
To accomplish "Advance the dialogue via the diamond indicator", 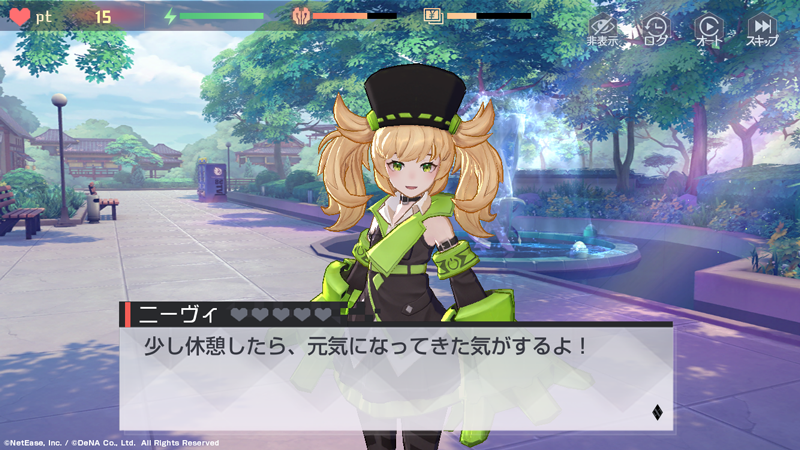I will 657,412.
